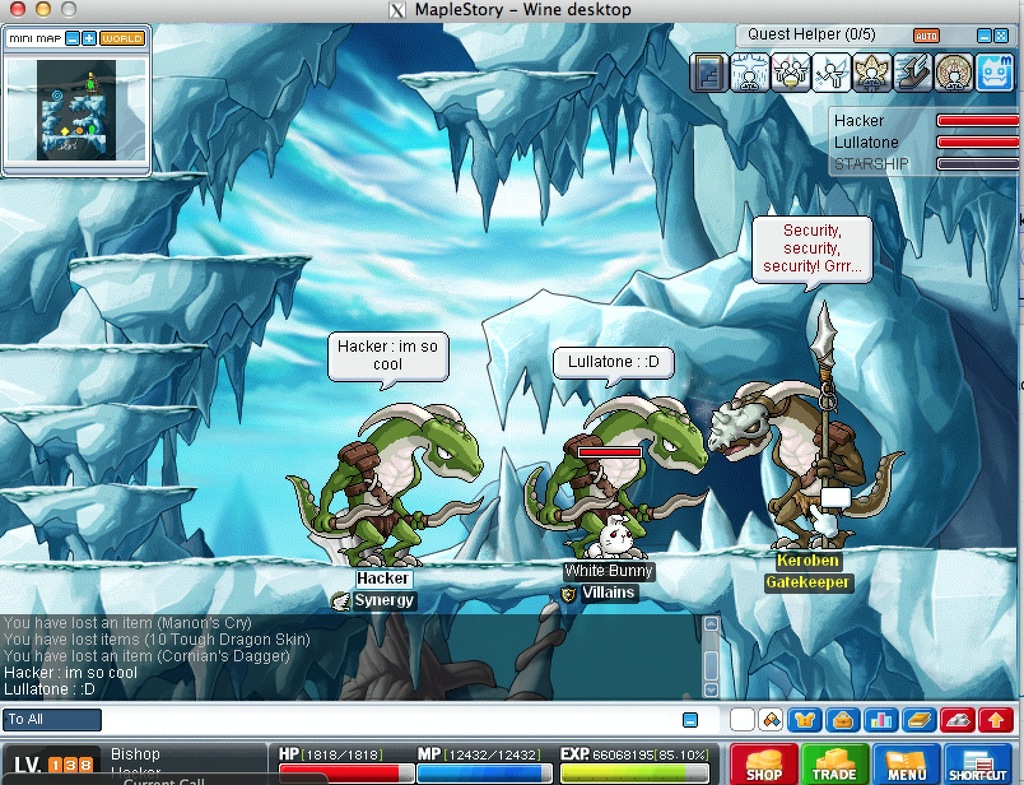Screen dimensions: 1024x785
Task: Click the blue monster face icon
Action: click(x=994, y=73)
